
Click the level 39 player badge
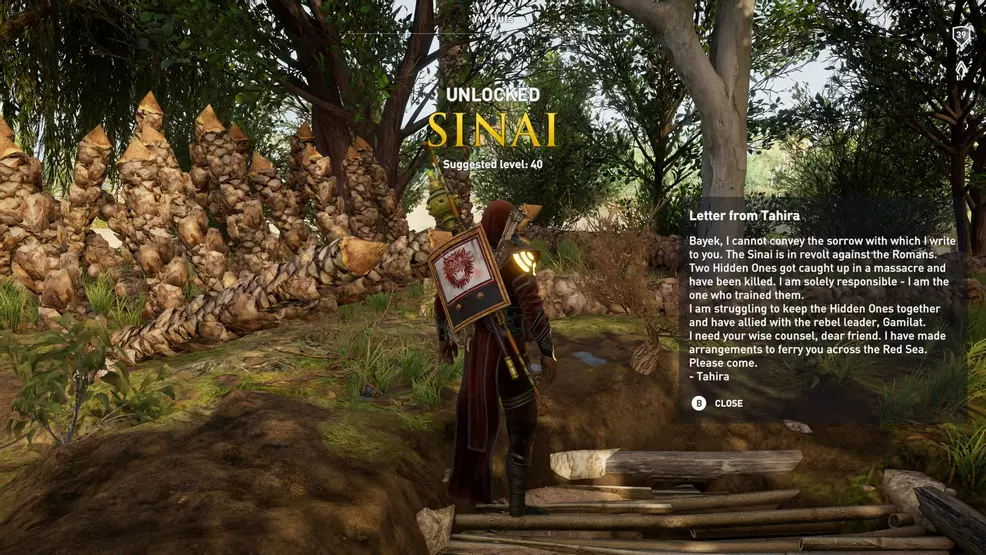point(962,35)
